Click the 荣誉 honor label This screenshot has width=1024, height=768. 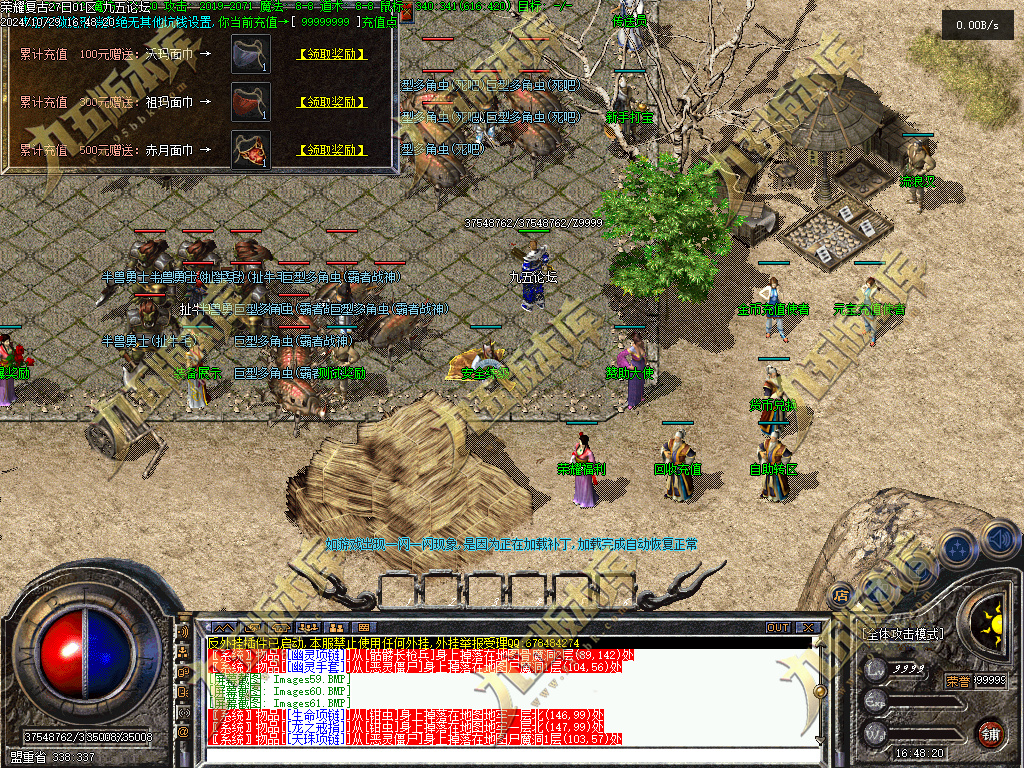pyautogui.click(x=957, y=681)
